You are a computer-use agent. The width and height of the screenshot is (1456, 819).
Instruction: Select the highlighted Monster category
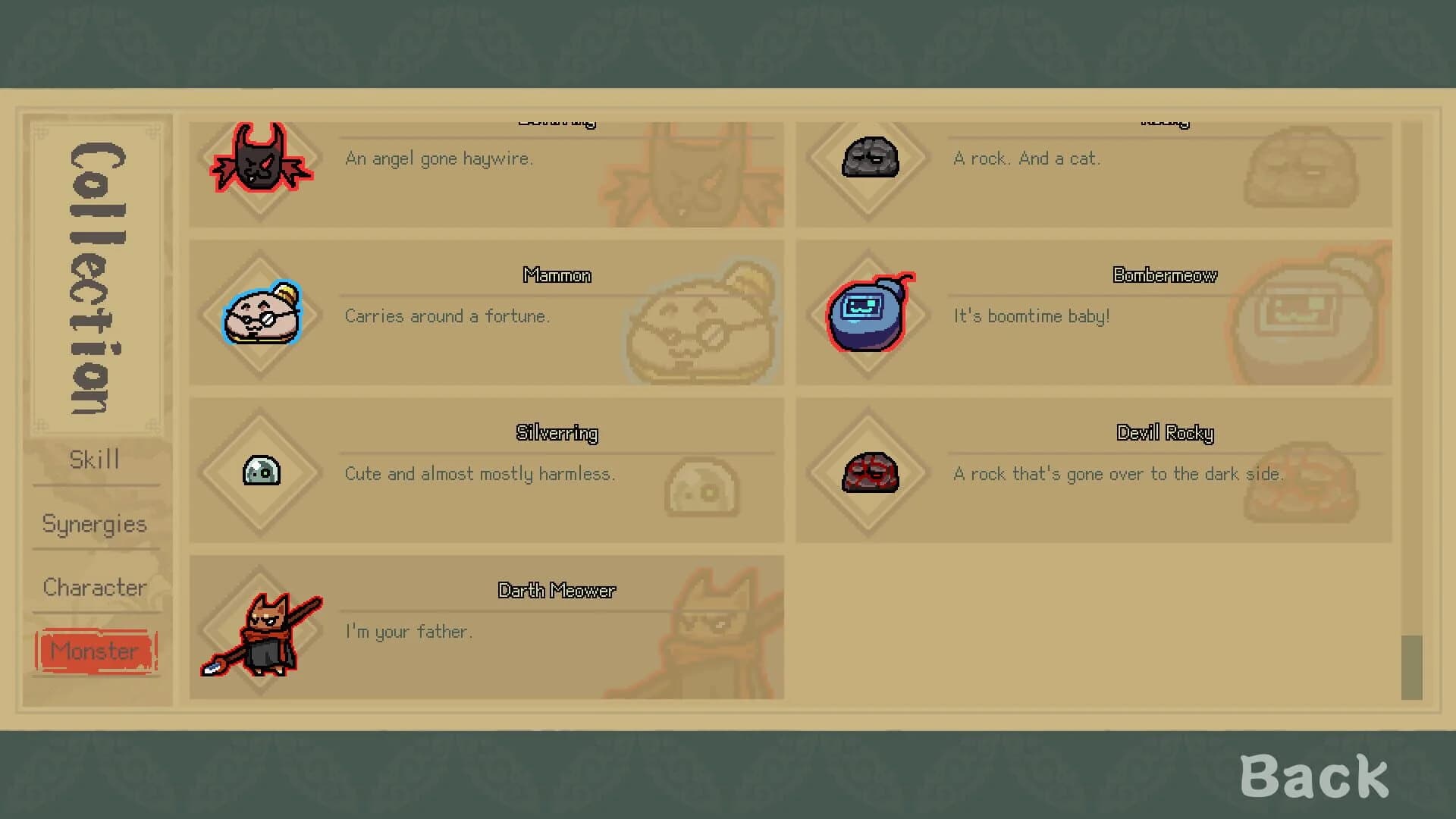tap(95, 651)
